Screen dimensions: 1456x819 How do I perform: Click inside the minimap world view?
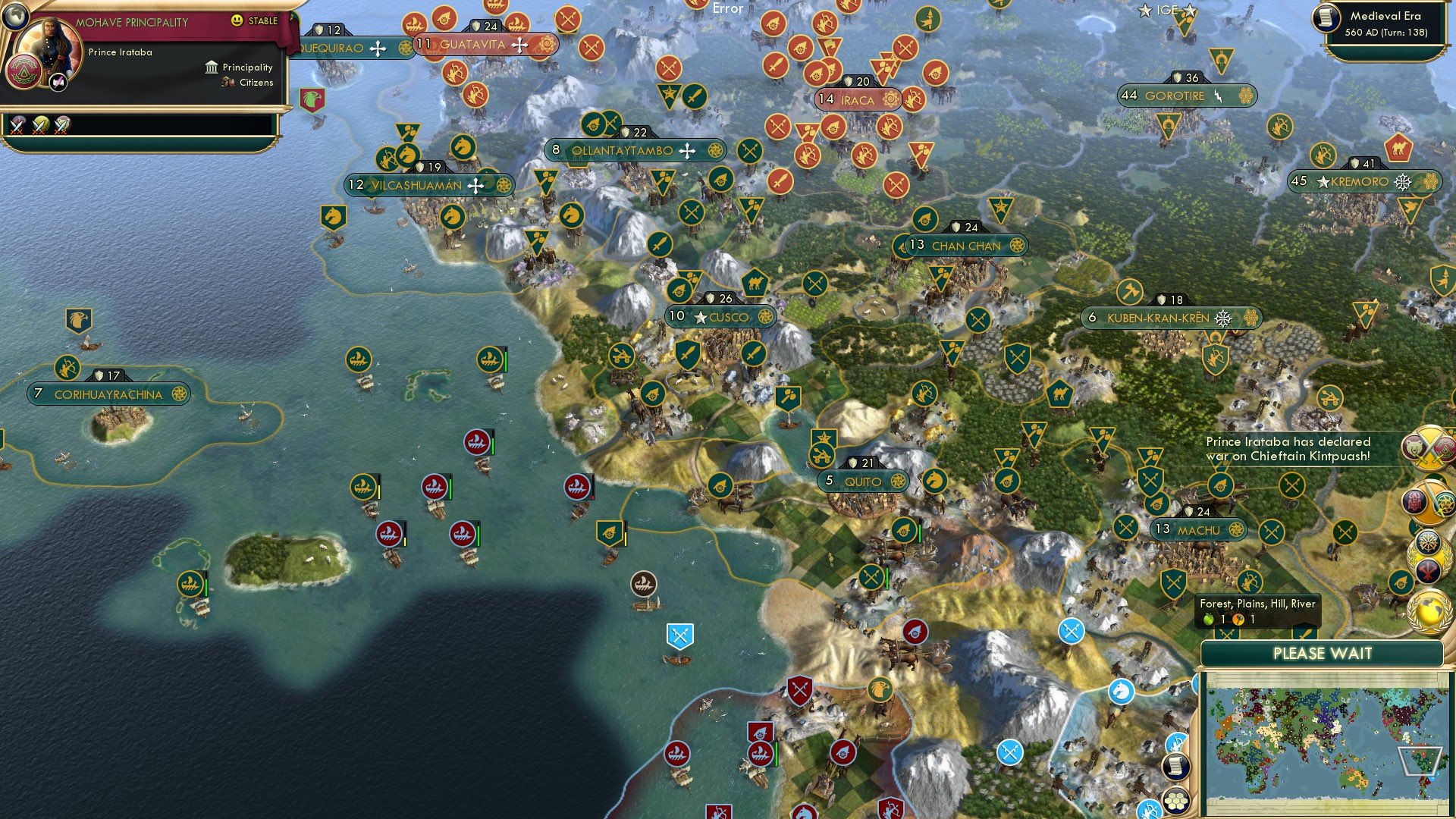[x=1327, y=743]
